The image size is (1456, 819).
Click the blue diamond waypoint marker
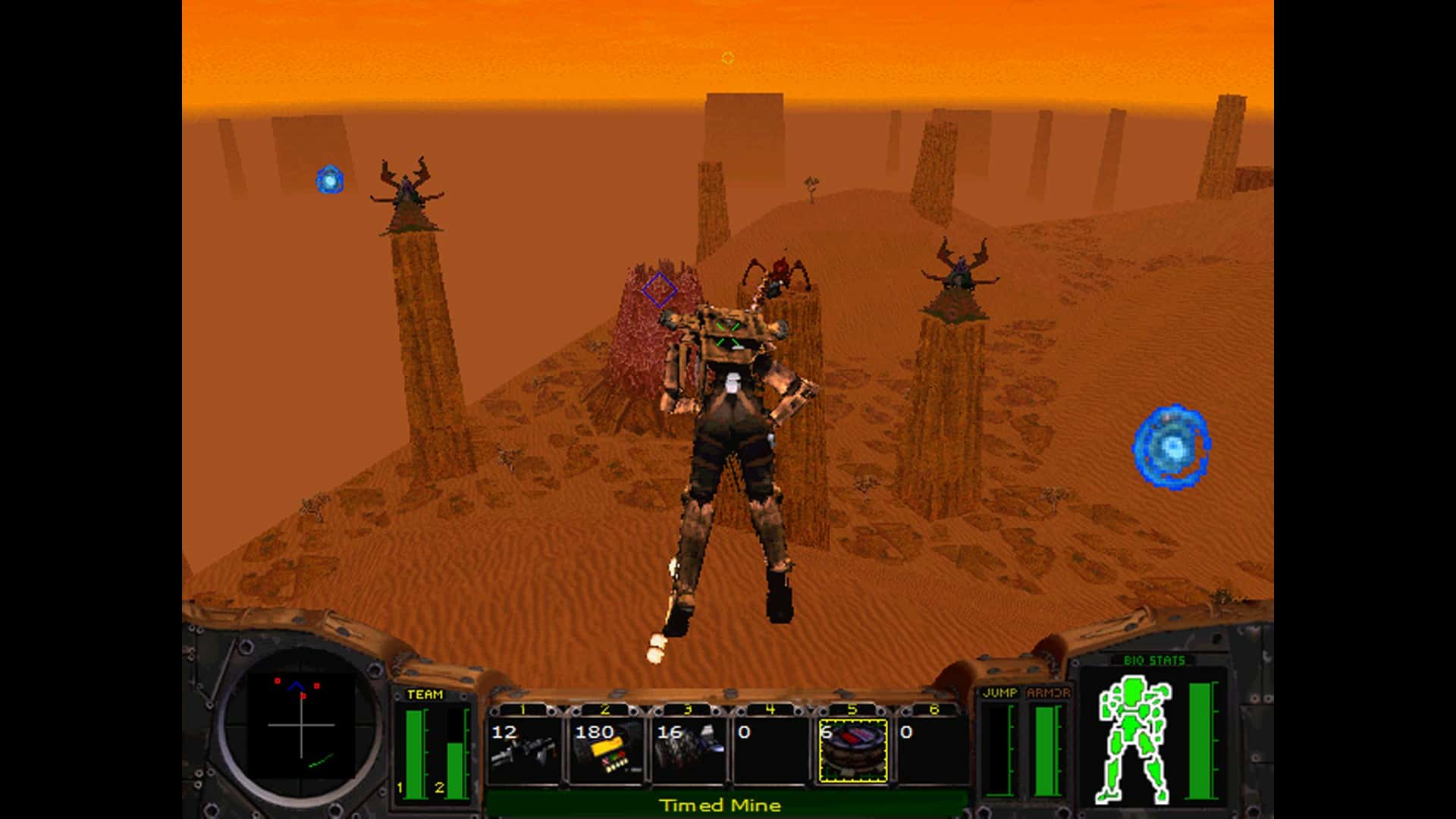[659, 287]
